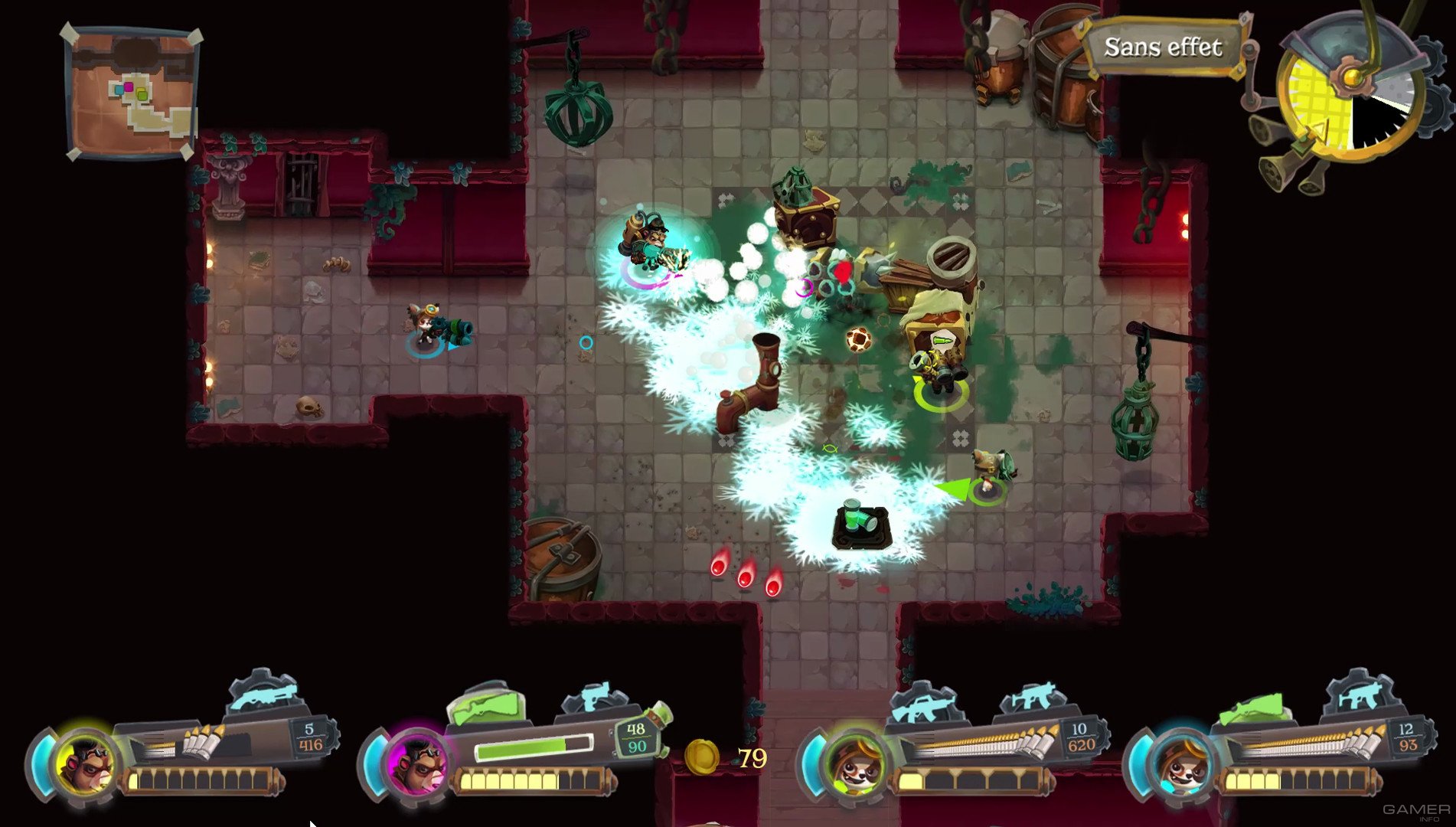This screenshot has height=827, width=1456.
Task: Click the gold coin icon
Action: click(700, 757)
